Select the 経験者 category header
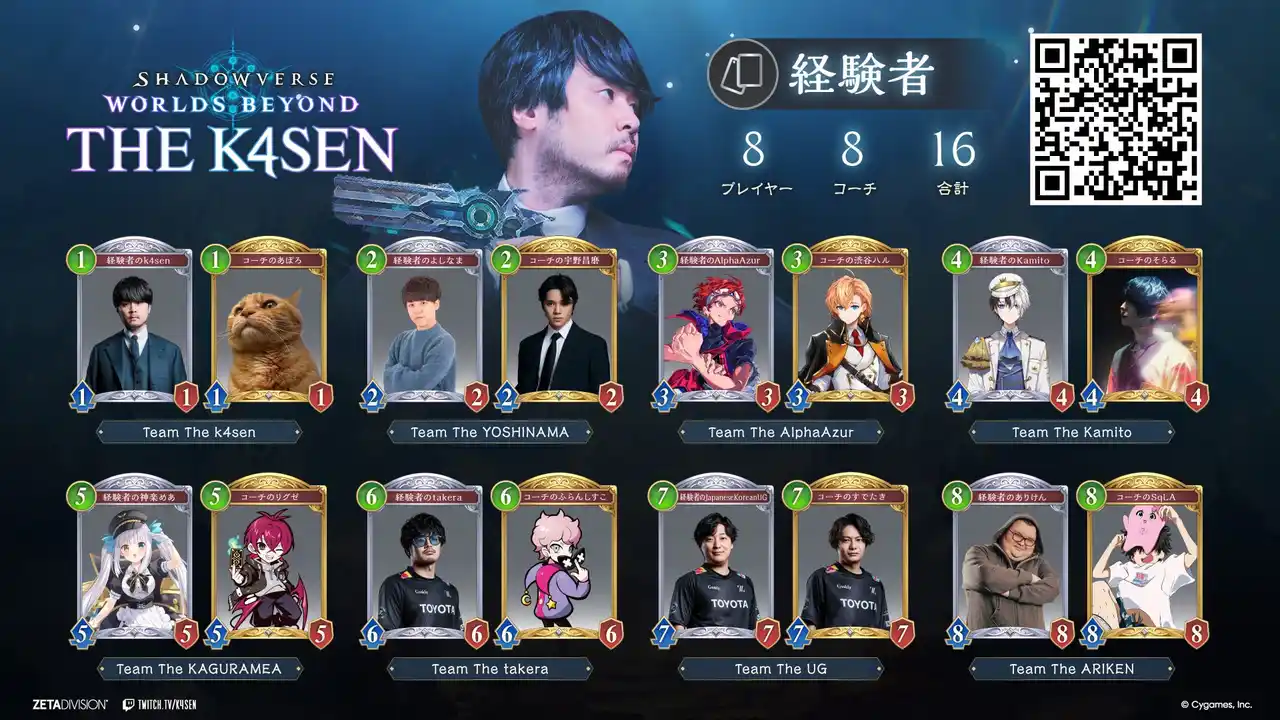Viewport: 1280px width, 720px height. tap(860, 74)
